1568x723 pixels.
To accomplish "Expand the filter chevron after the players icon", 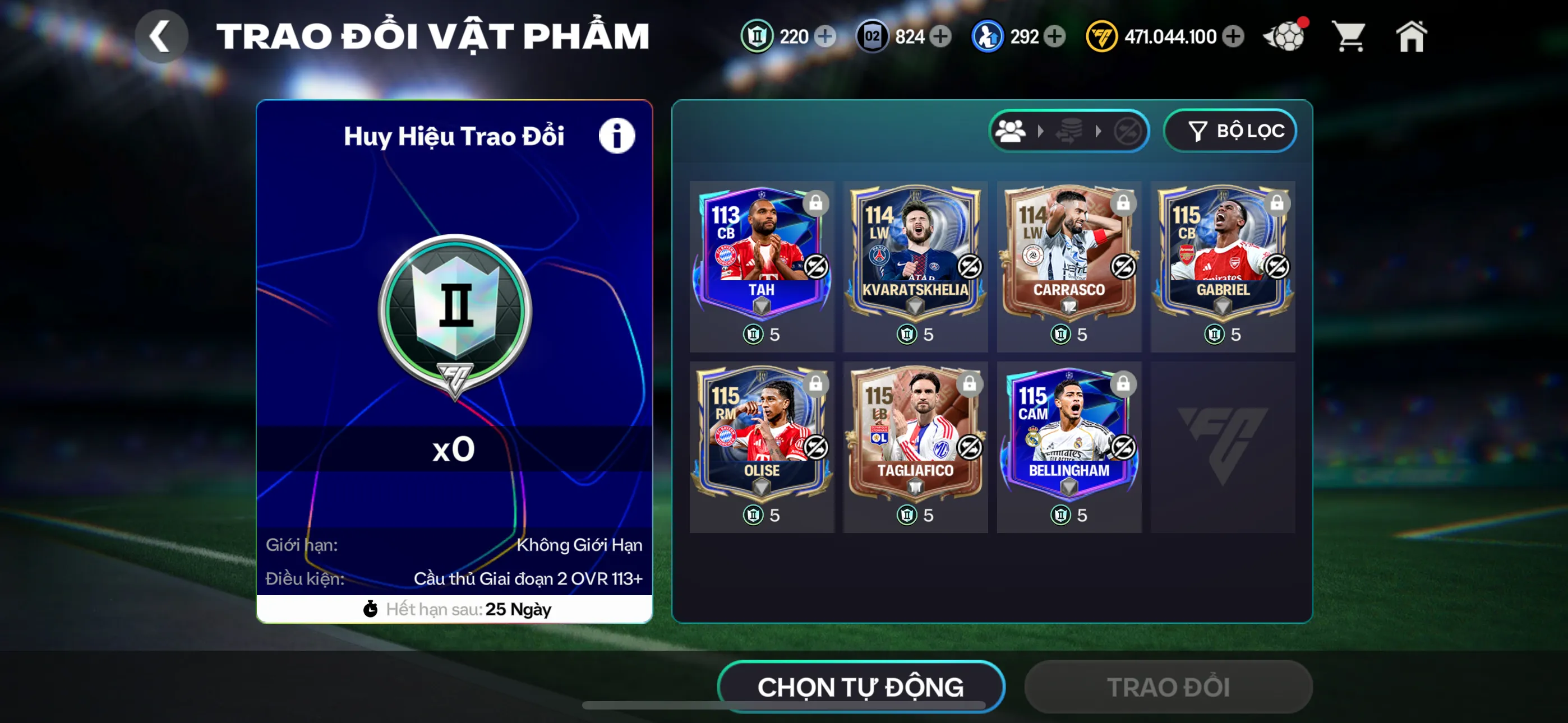I will (x=1040, y=130).
